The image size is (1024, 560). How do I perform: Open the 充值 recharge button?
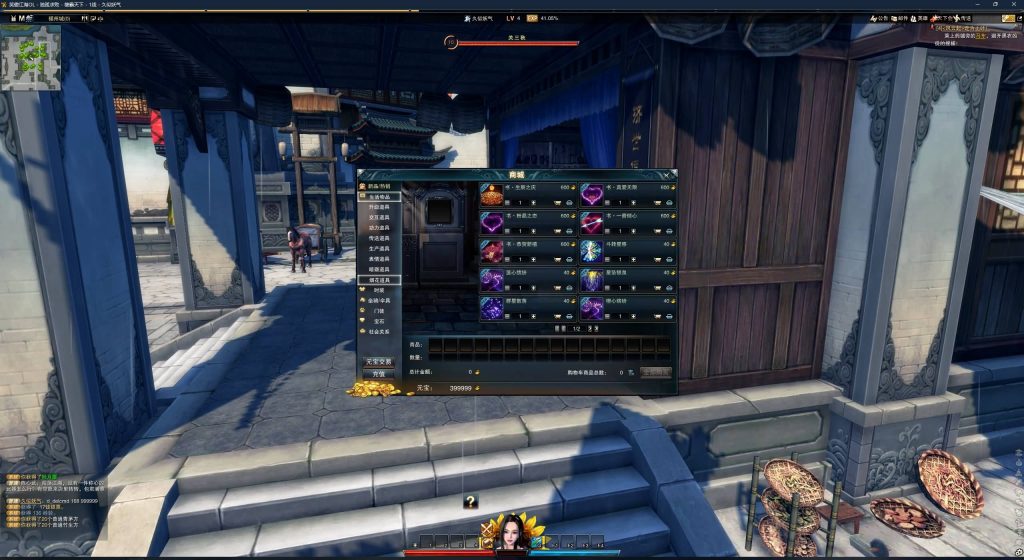point(379,374)
